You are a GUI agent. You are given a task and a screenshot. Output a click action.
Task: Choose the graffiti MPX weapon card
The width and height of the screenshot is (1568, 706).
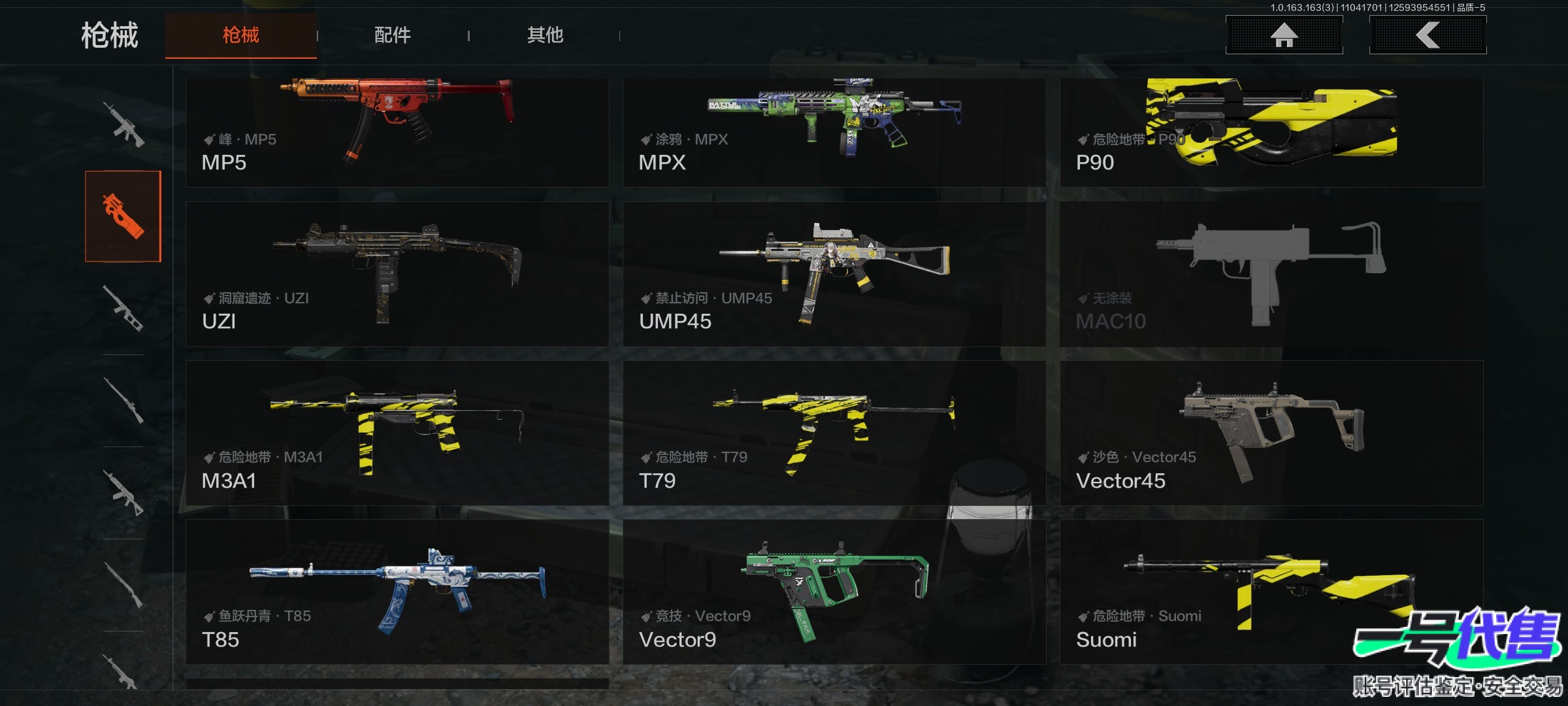pyautogui.click(x=834, y=133)
